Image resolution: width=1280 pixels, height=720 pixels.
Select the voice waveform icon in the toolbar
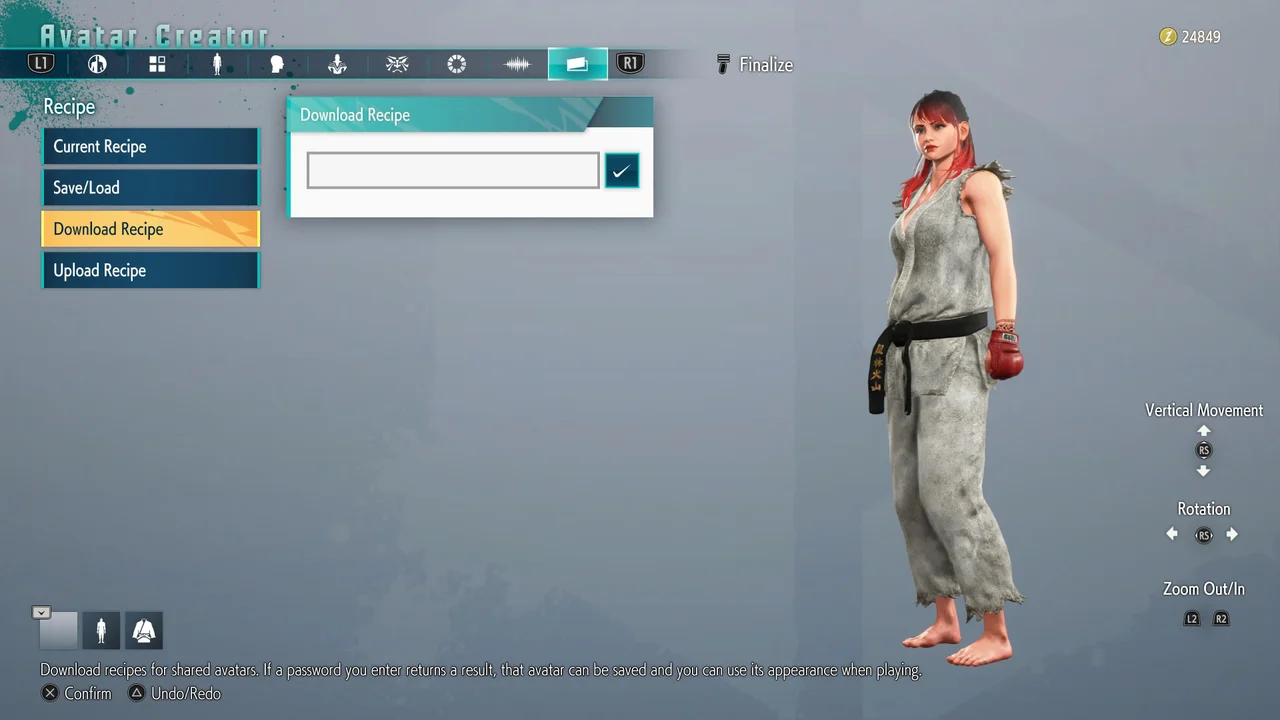tap(517, 64)
